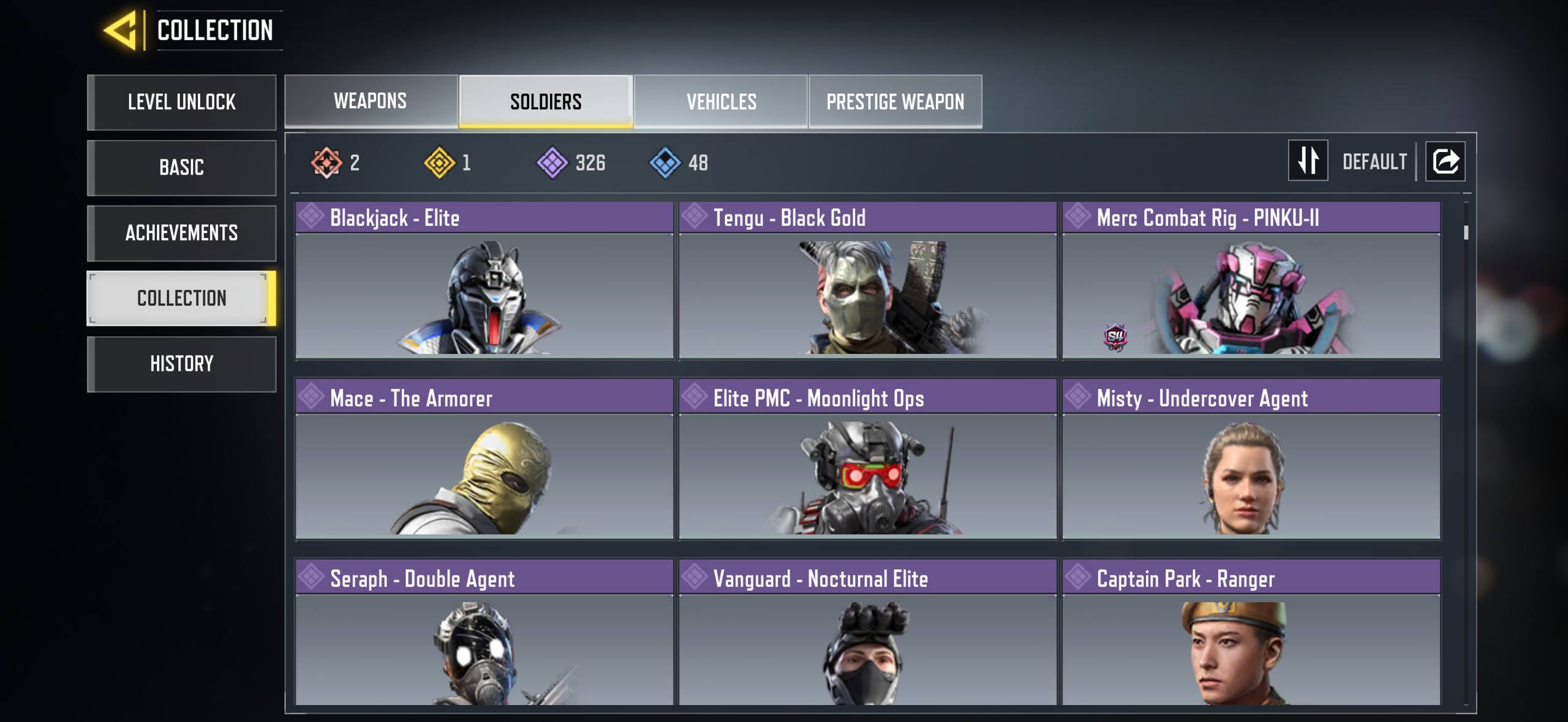The image size is (1568, 722).
Task: Select the Blackjack - Elite soldier card
Action: [x=484, y=280]
